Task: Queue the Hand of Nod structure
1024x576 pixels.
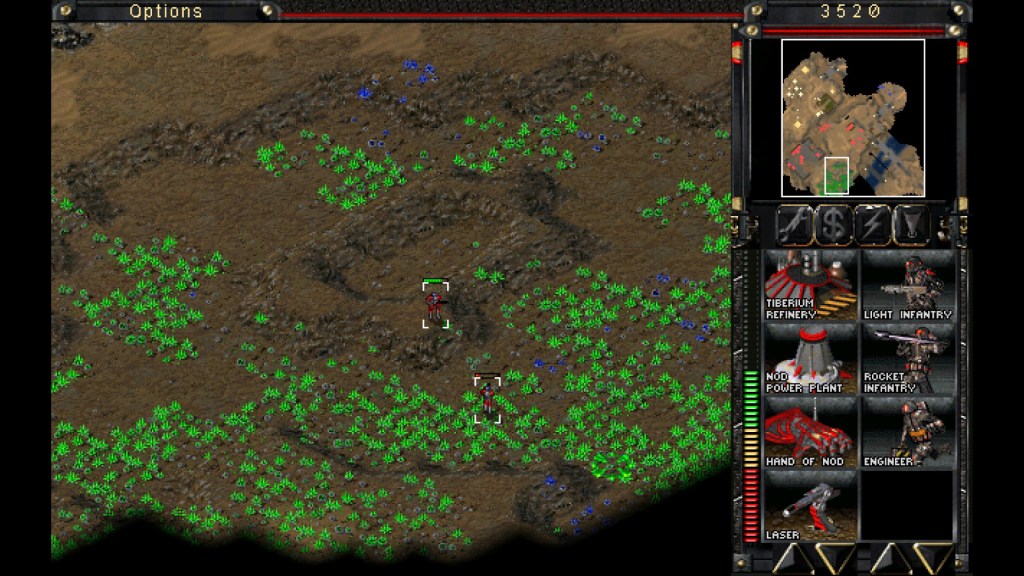Action: click(810, 432)
